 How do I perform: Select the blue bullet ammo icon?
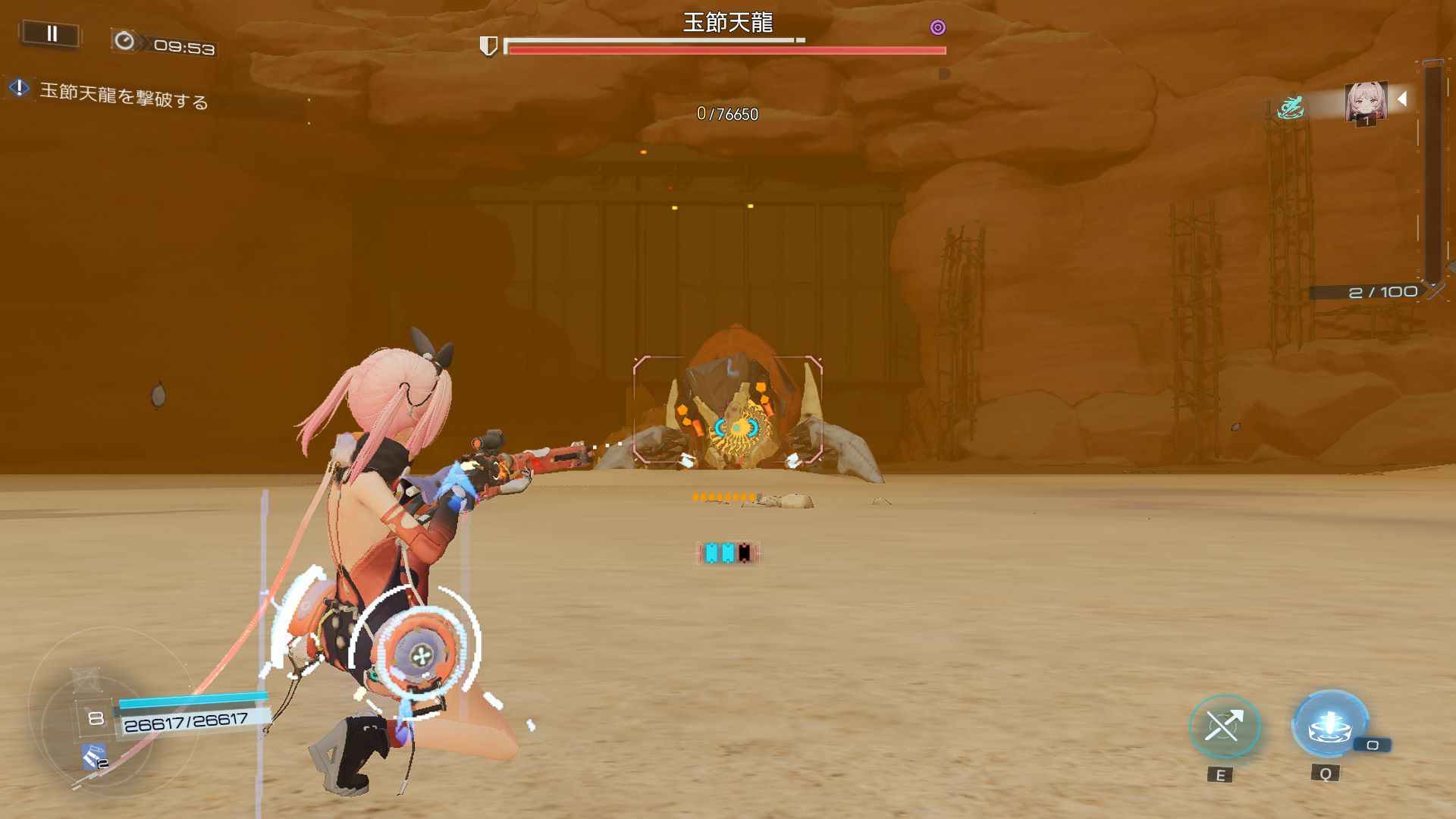[94, 756]
